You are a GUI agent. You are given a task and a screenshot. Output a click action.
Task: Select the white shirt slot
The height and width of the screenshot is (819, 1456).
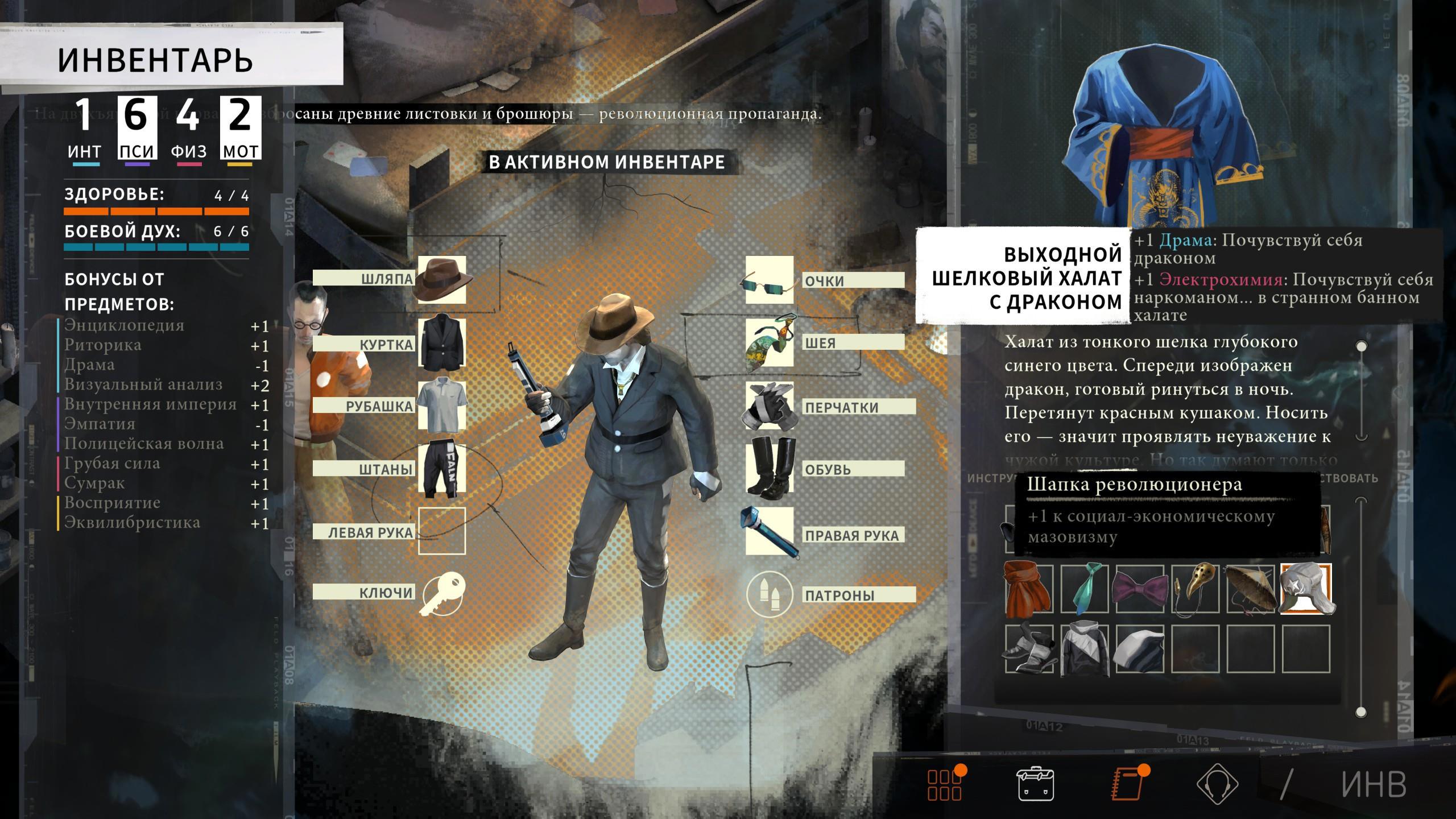[442, 406]
